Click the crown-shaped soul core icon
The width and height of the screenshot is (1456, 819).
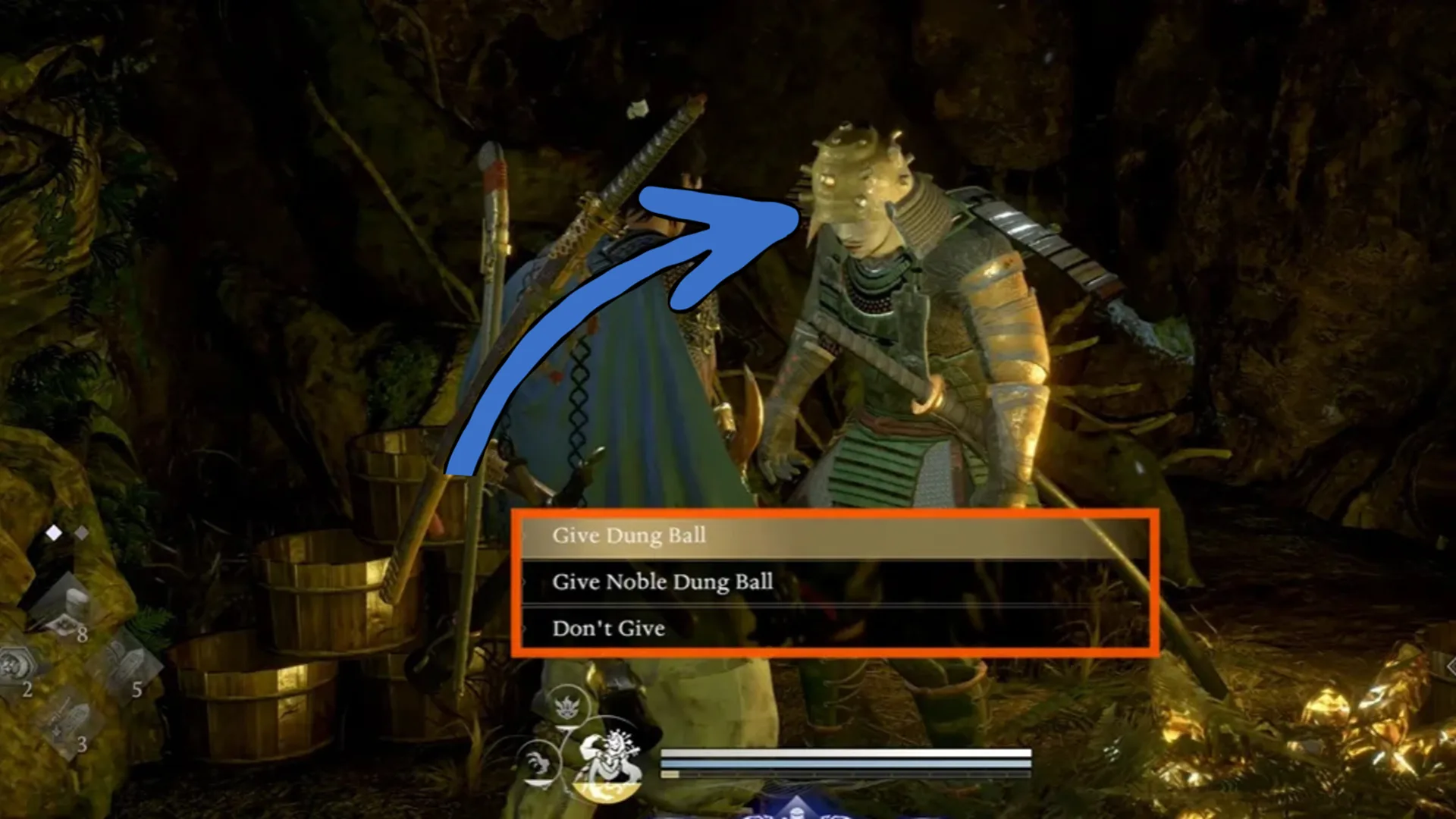[568, 705]
